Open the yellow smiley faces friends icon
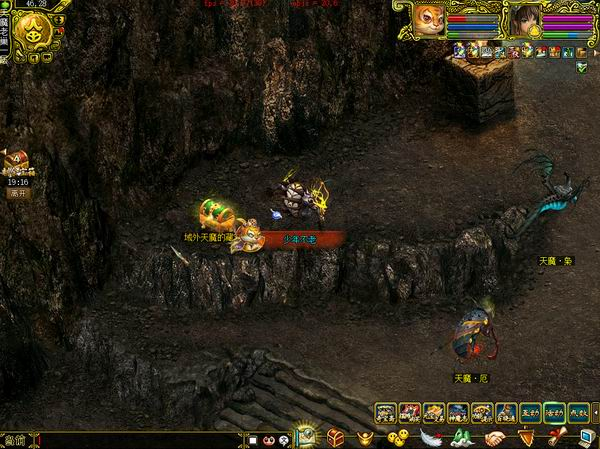 398,438
